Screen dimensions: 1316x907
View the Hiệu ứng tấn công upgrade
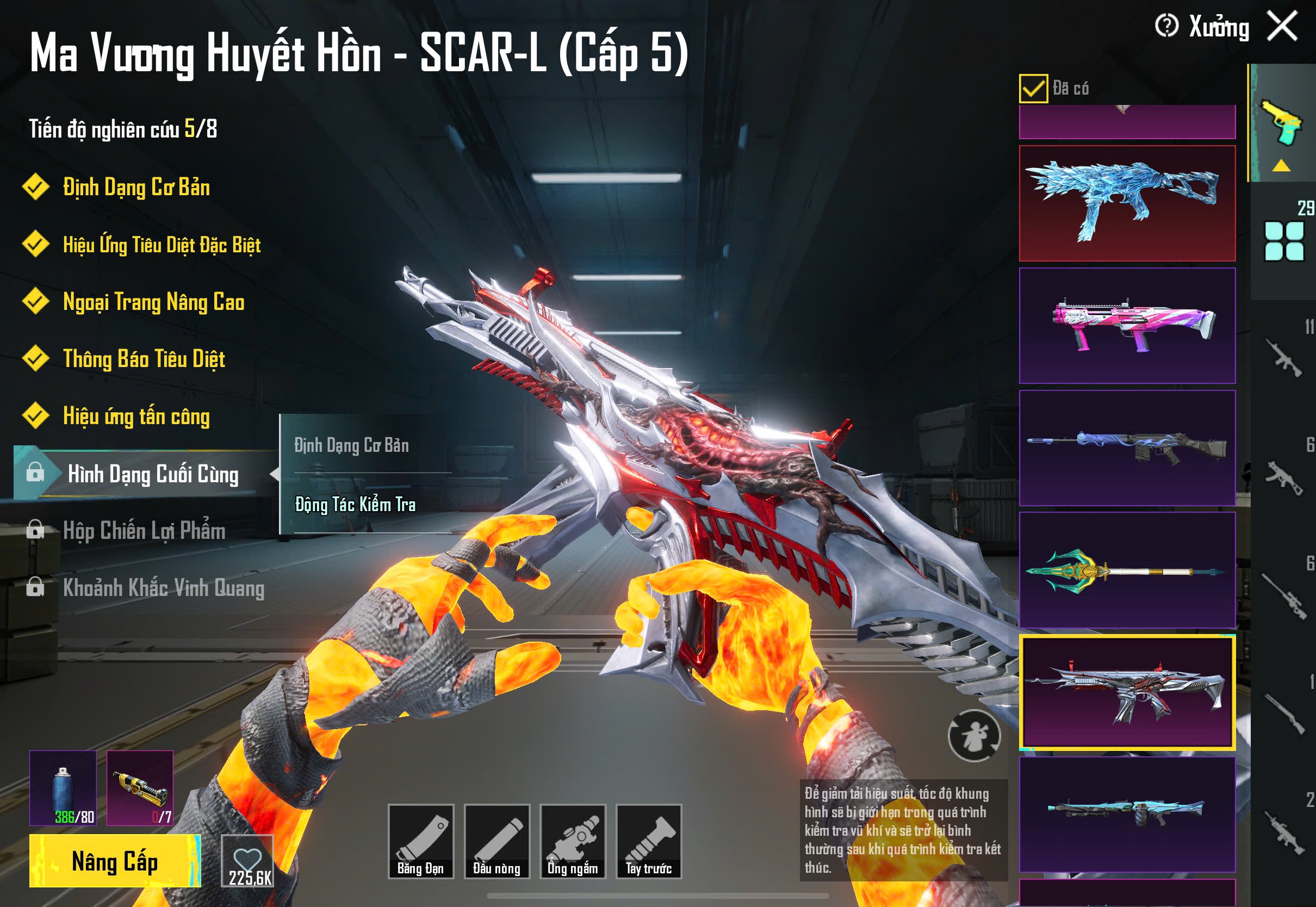(x=136, y=417)
